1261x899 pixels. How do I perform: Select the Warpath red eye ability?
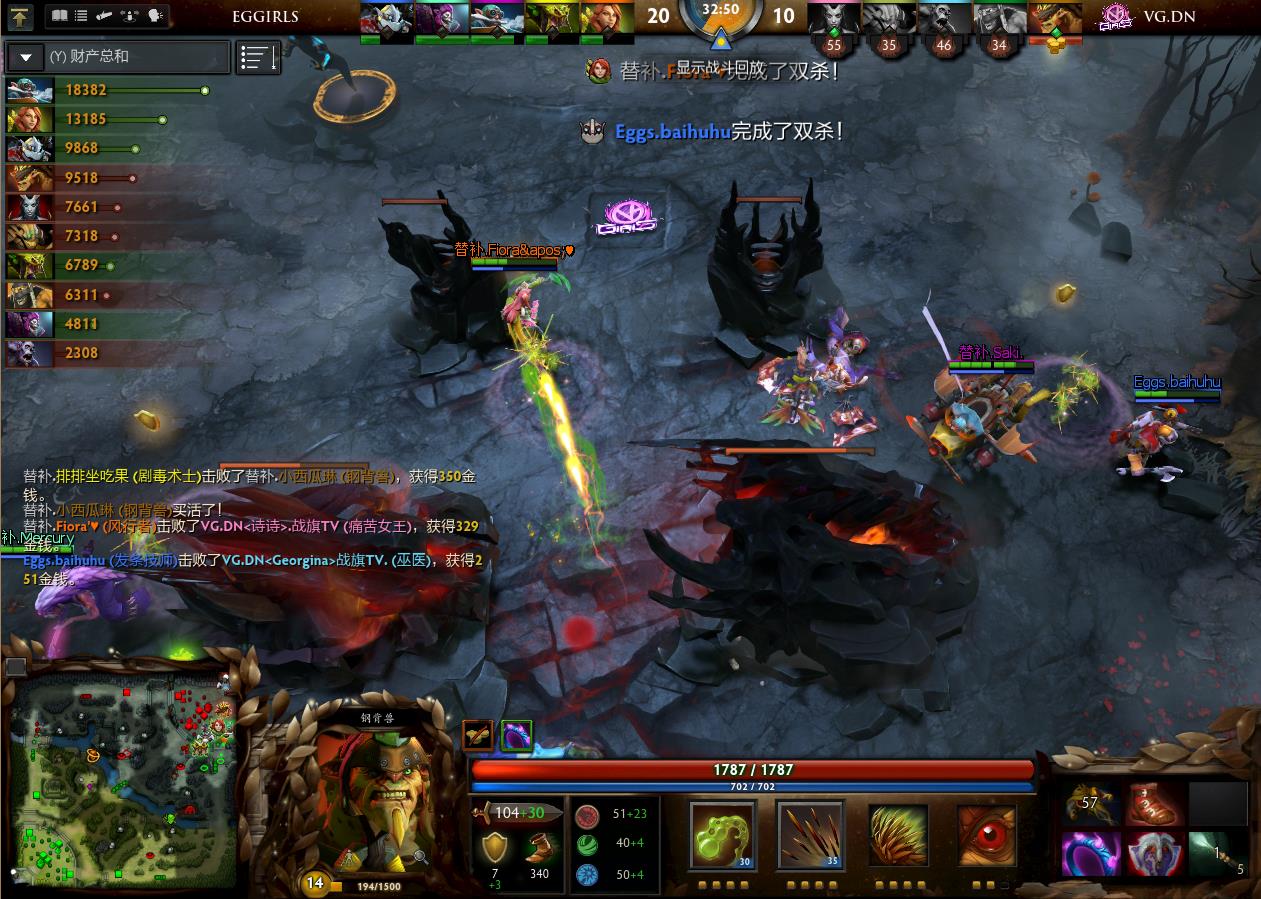(986, 836)
